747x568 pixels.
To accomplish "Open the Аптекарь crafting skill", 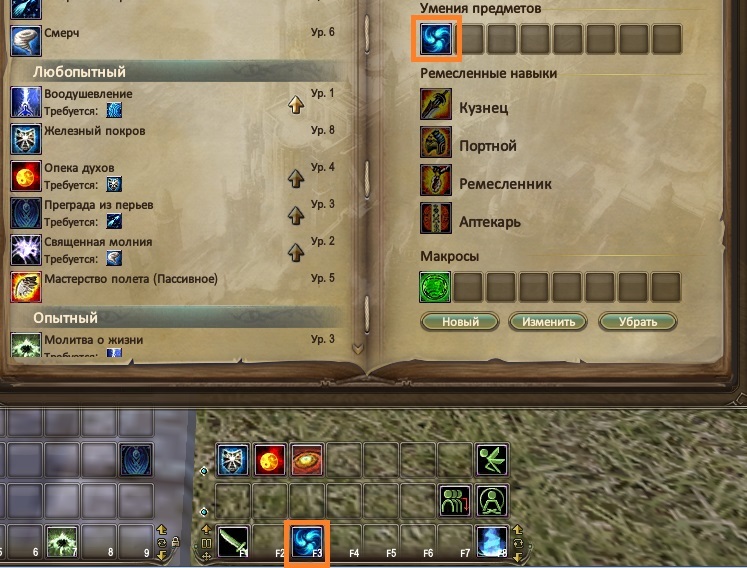I will tap(436, 221).
